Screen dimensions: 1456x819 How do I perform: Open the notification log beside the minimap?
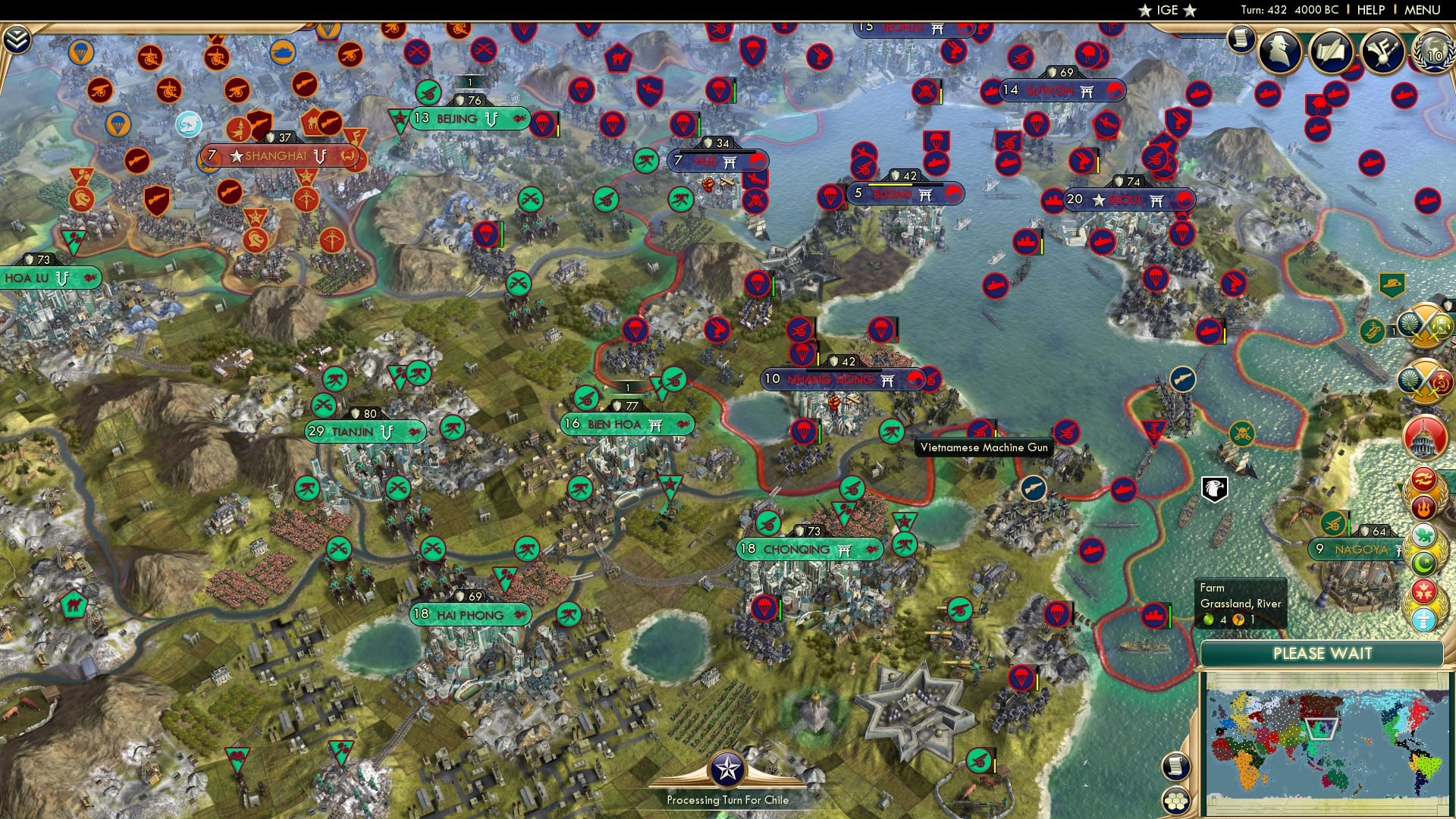1175,767
